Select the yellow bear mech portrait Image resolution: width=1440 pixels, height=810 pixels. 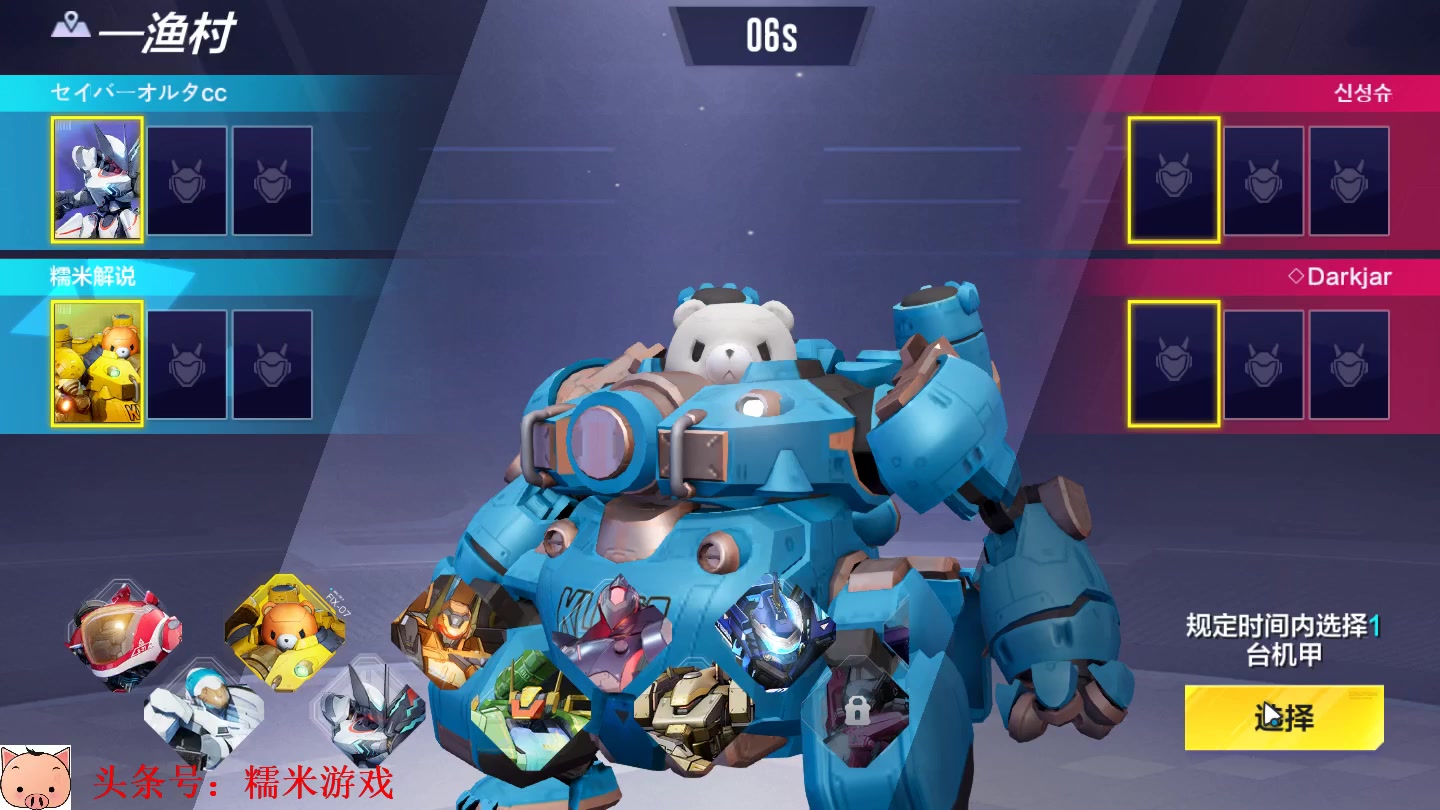coord(286,630)
